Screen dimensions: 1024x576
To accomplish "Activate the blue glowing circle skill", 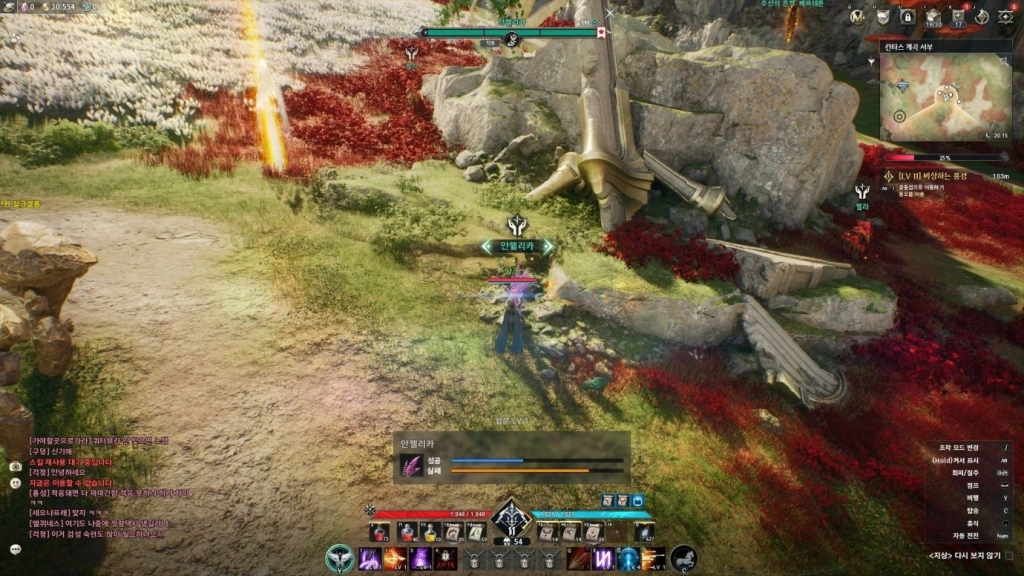I will (x=629, y=558).
